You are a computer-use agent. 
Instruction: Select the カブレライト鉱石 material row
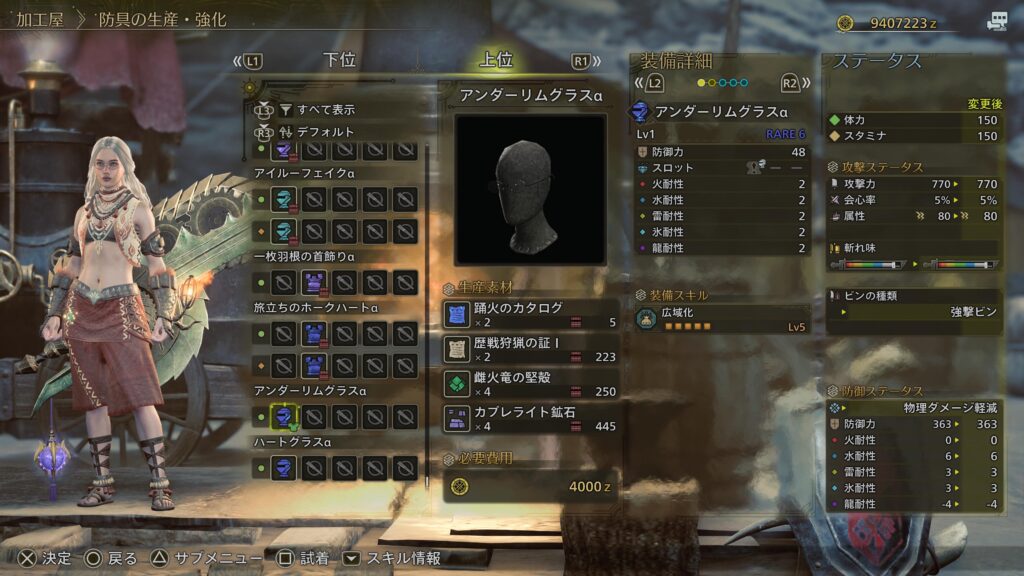(531, 418)
